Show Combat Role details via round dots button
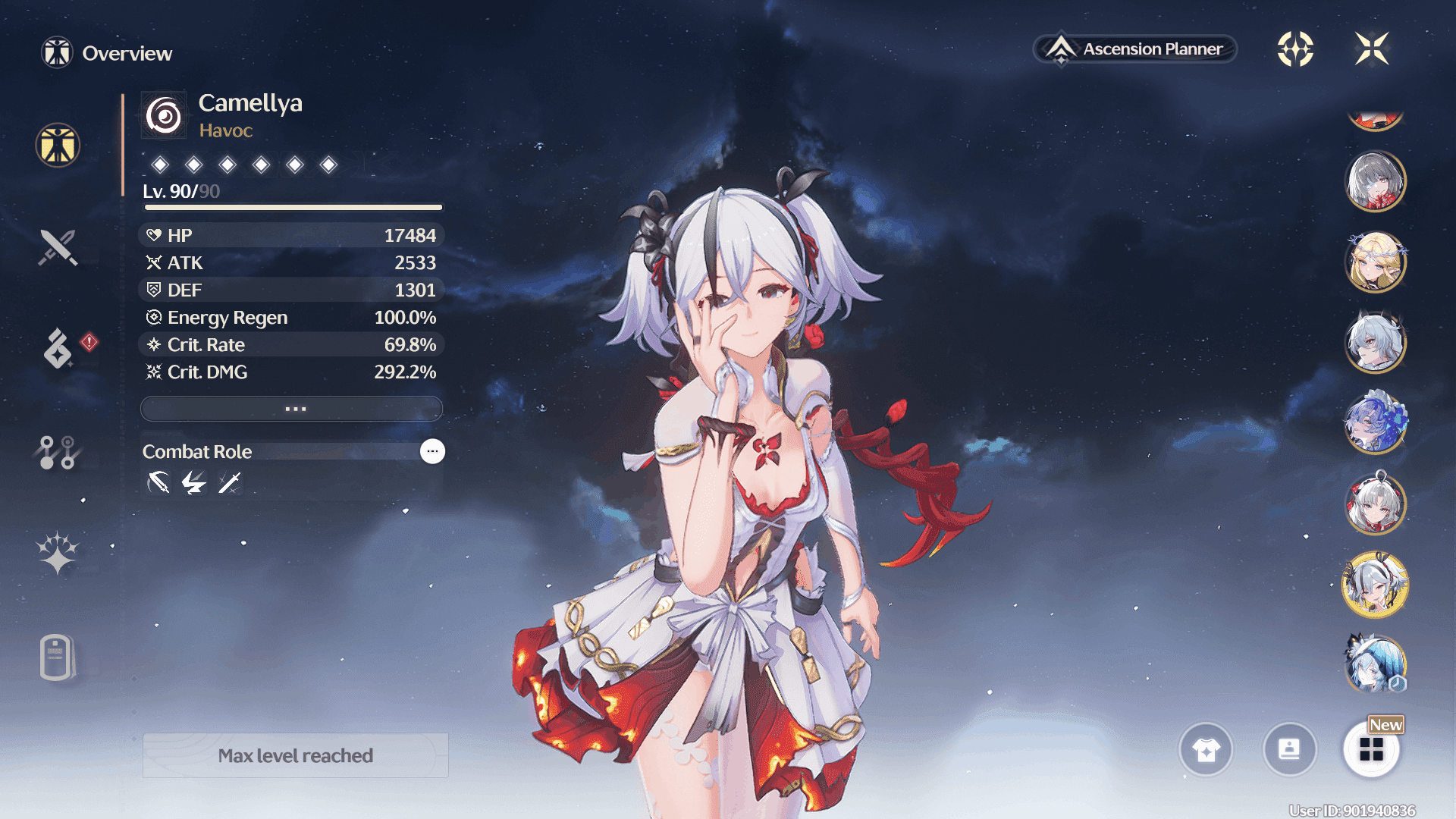 pos(432,451)
